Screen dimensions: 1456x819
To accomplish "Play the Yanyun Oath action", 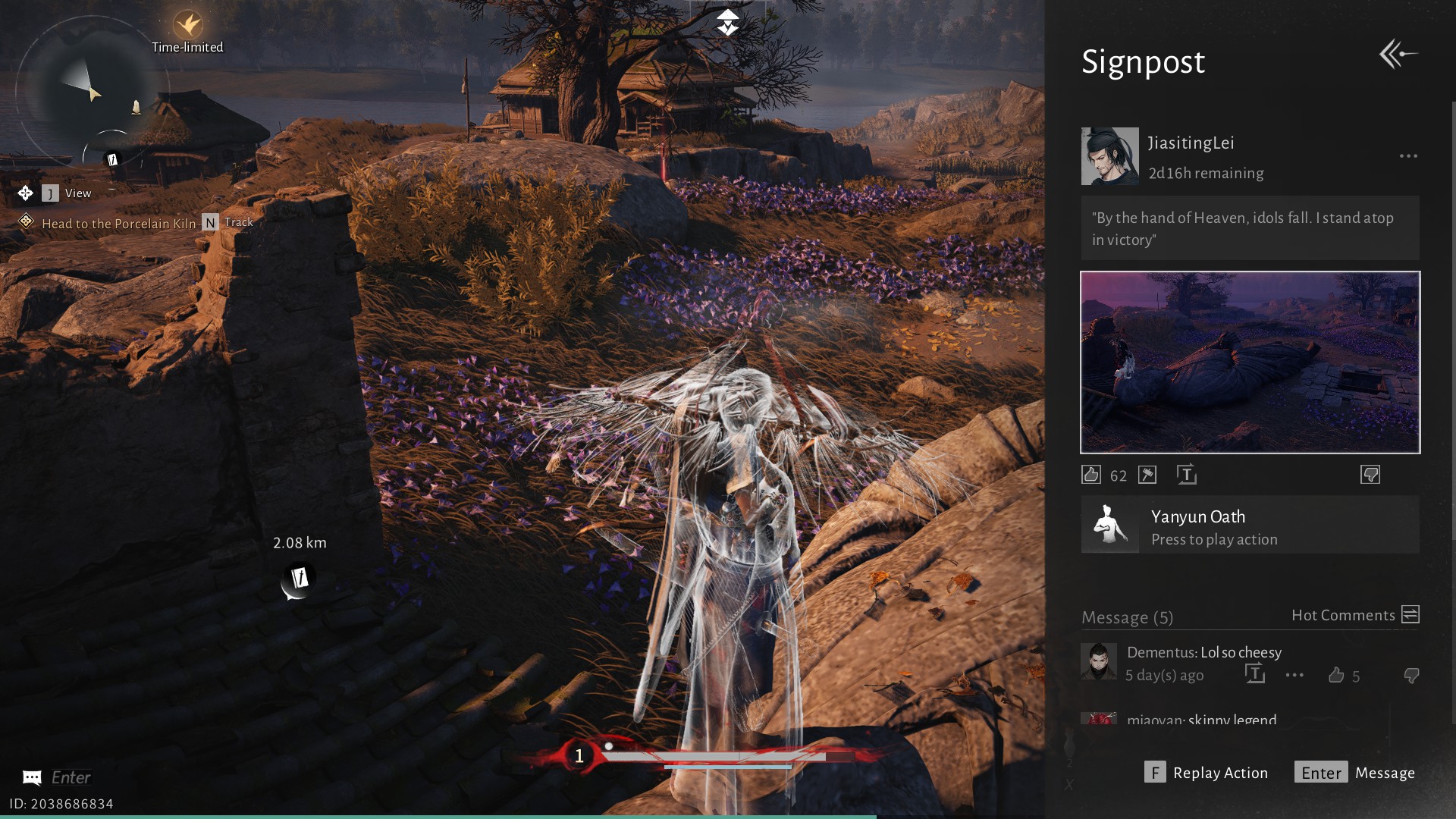I will pos(1250,526).
